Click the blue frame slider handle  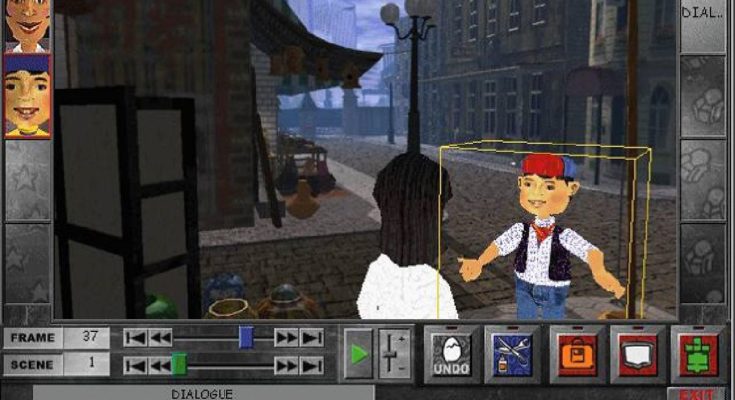tap(246, 338)
